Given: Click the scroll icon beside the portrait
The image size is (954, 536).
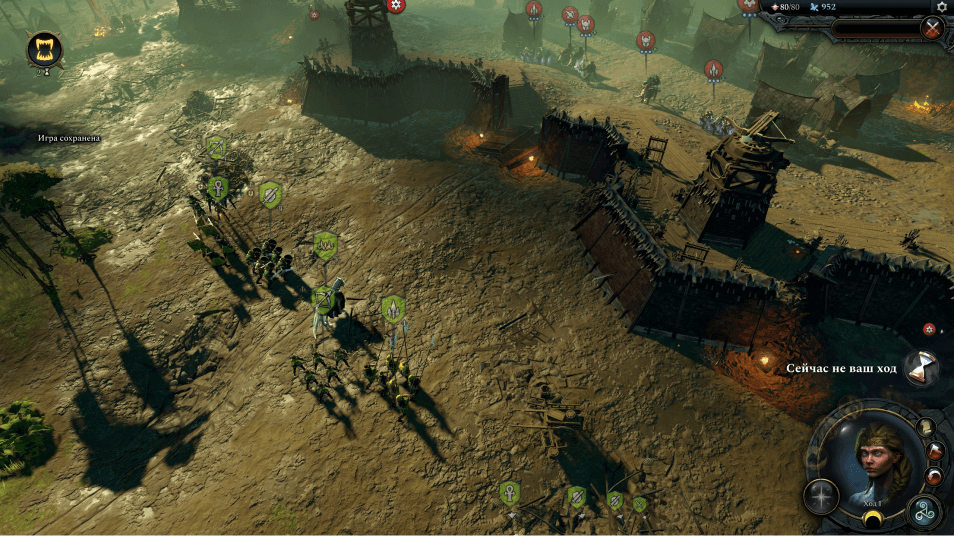Looking at the screenshot, I should point(926,427).
